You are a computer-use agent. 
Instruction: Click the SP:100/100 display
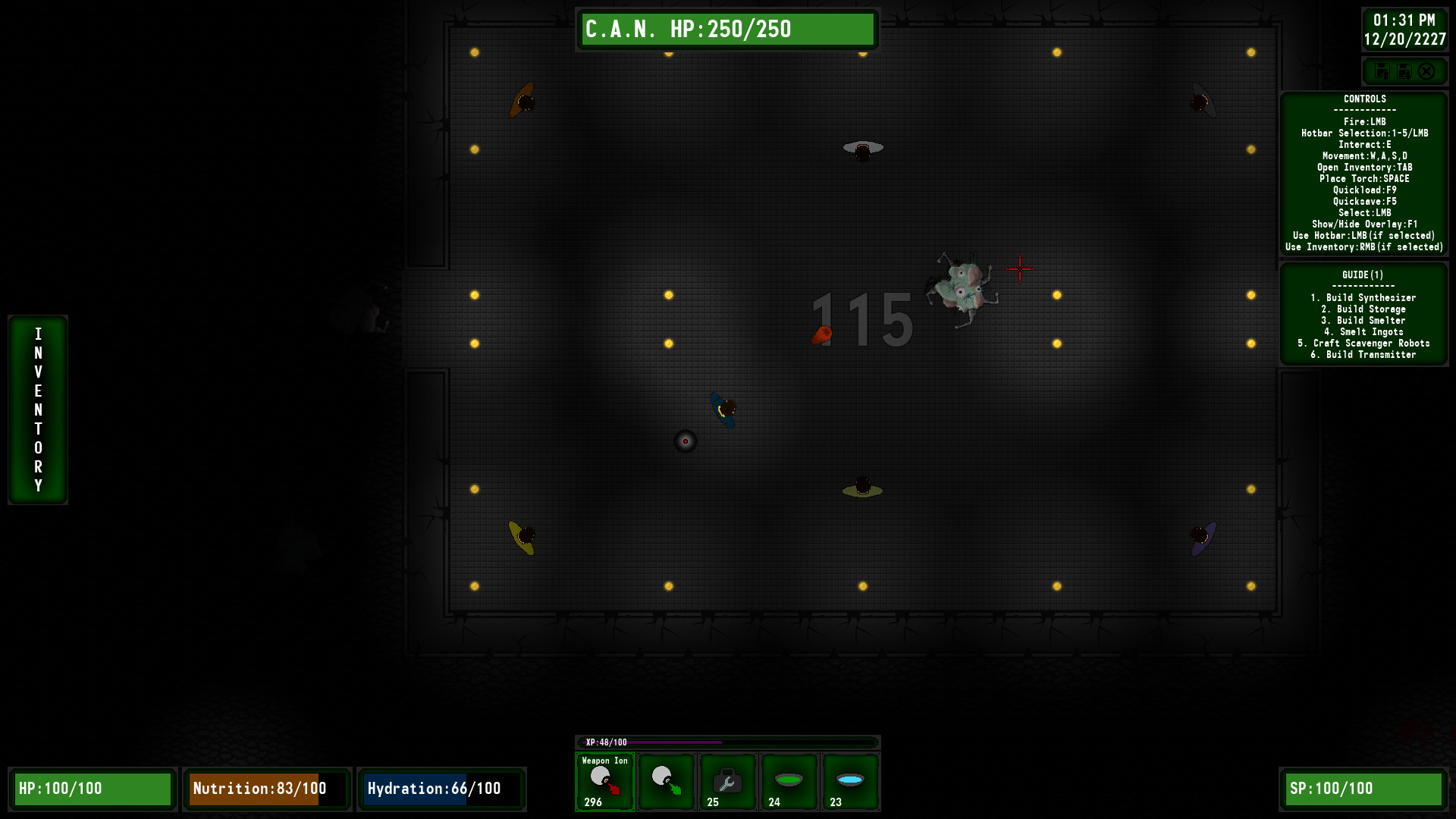click(x=1362, y=789)
